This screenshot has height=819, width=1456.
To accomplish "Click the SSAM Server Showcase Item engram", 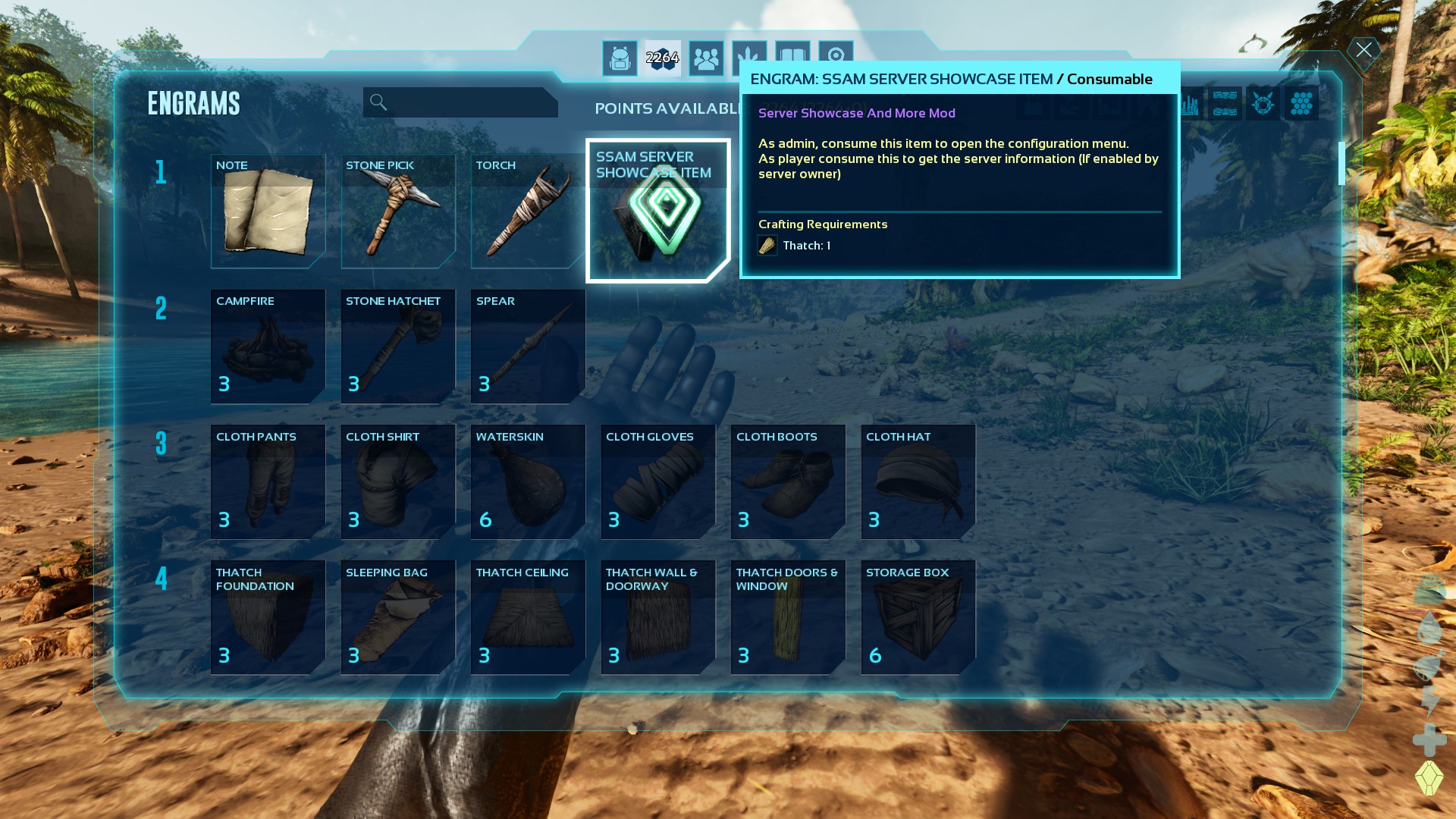I will (657, 212).
